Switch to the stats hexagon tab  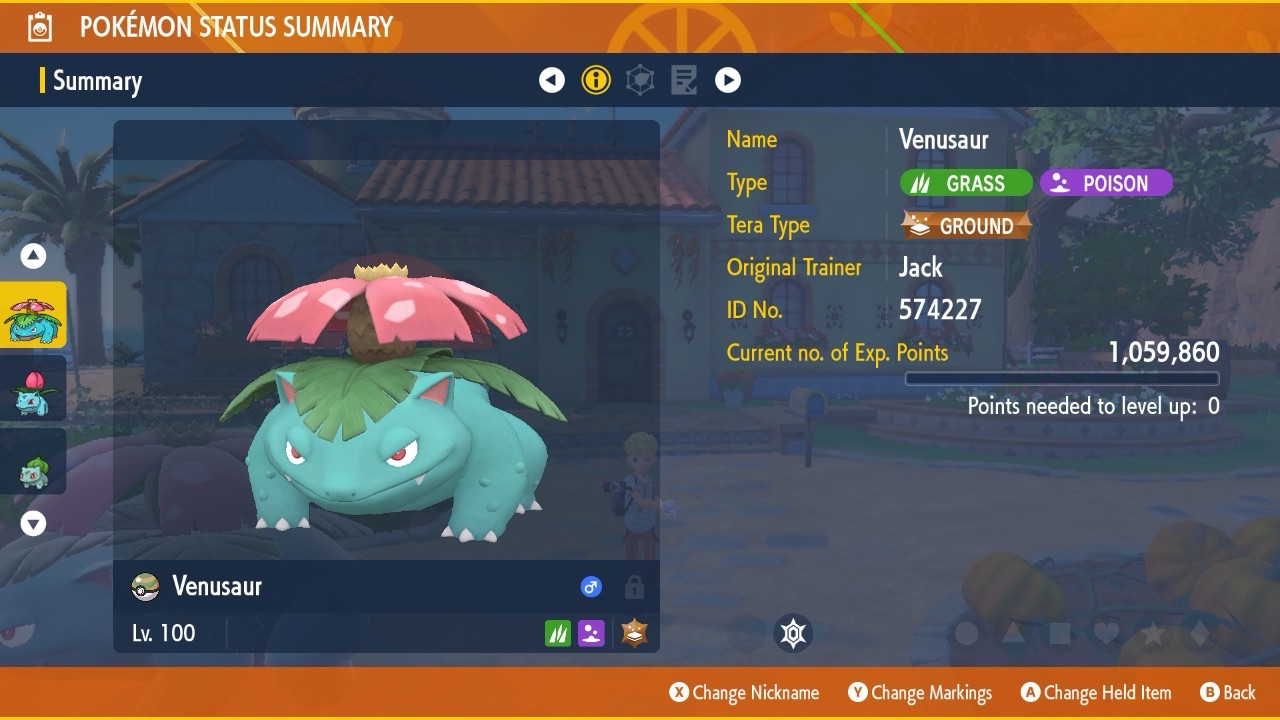point(640,80)
